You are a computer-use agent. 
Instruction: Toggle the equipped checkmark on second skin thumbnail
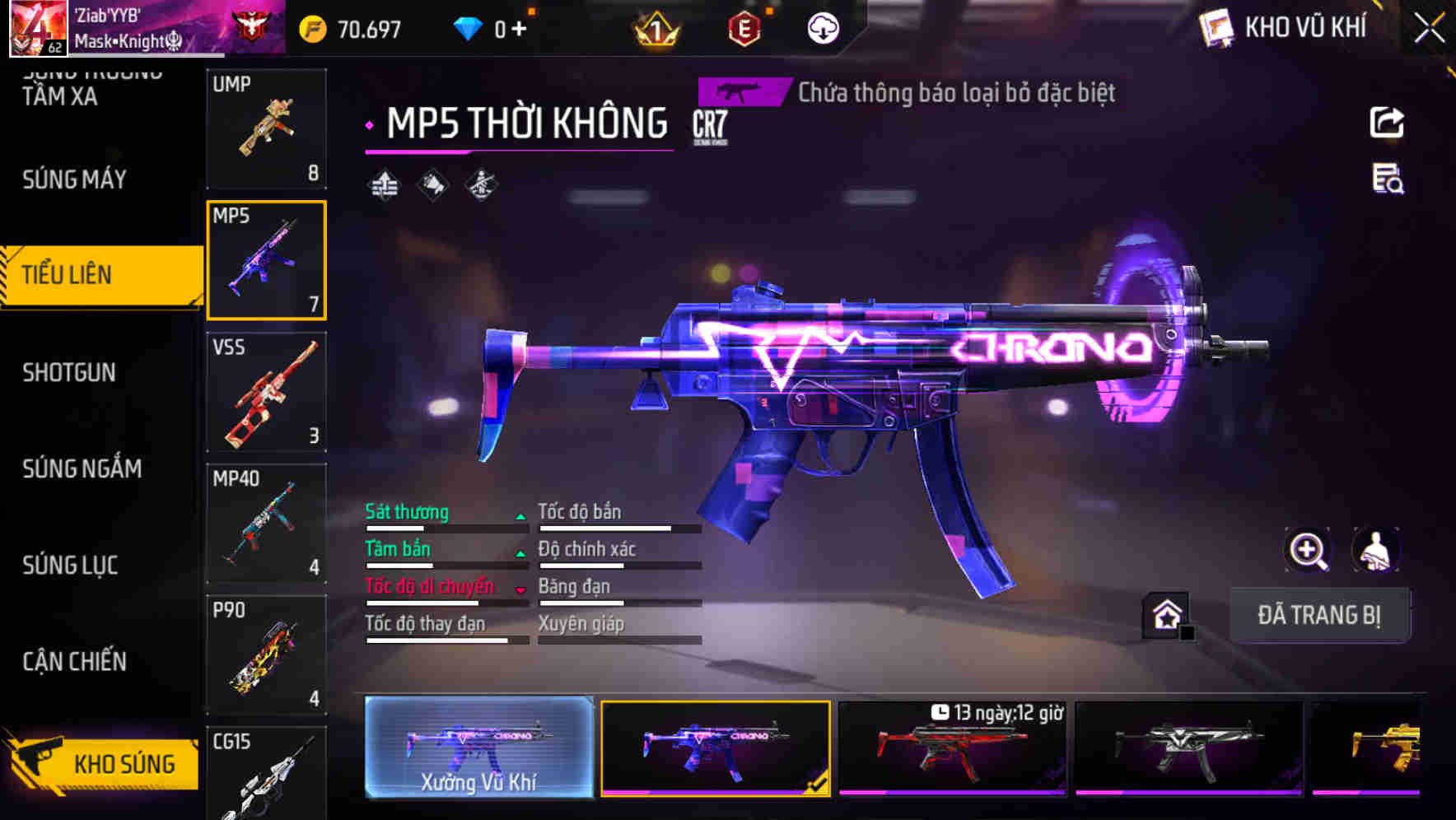pos(815,786)
